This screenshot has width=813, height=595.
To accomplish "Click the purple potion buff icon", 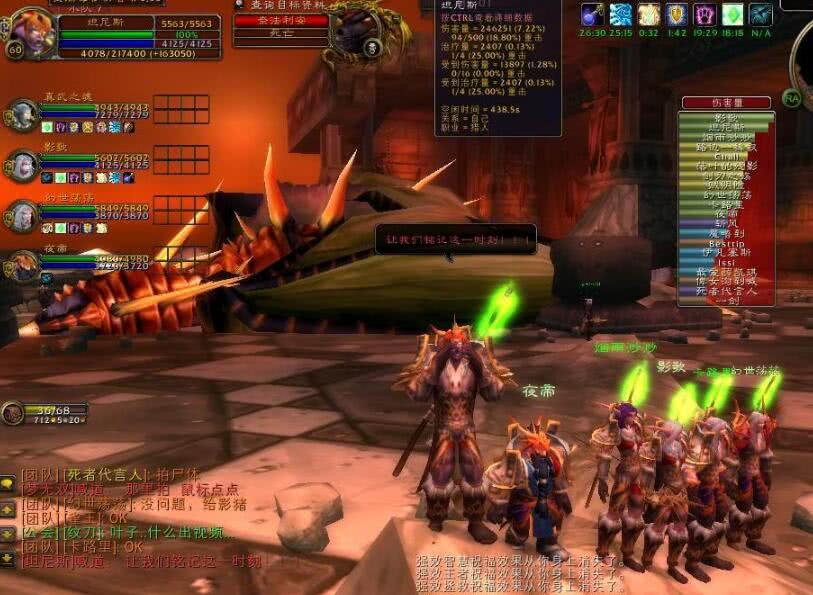I will click(592, 15).
